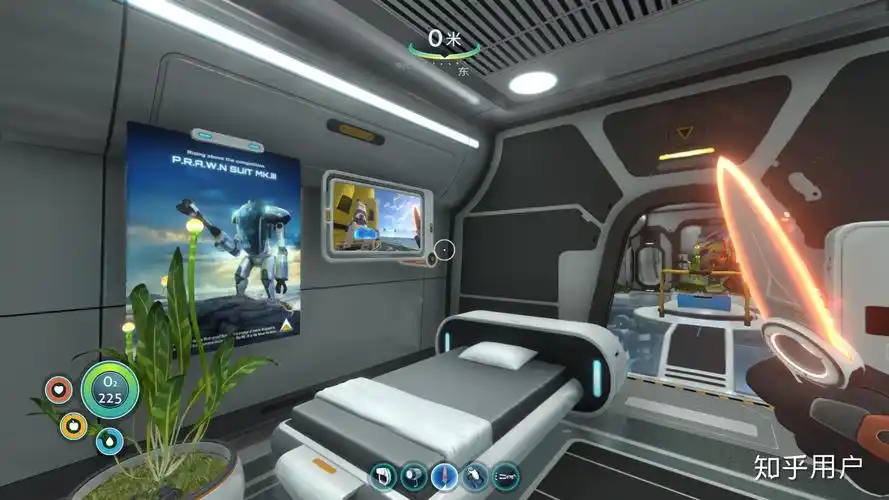Select the white scanner hotbar slot
Viewport: 889px width, 500px height.
(x=383, y=476)
